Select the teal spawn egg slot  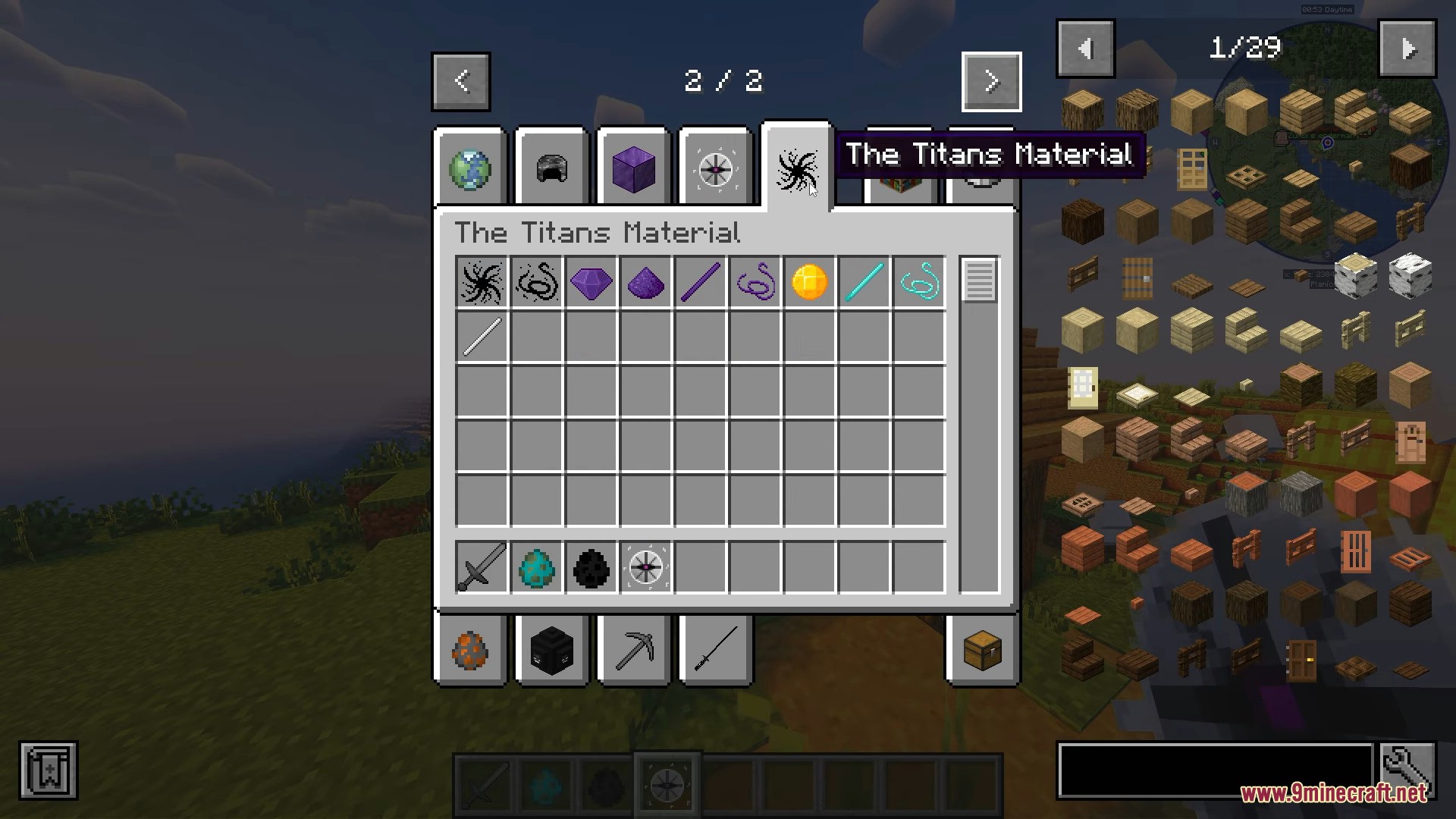[537, 567]
